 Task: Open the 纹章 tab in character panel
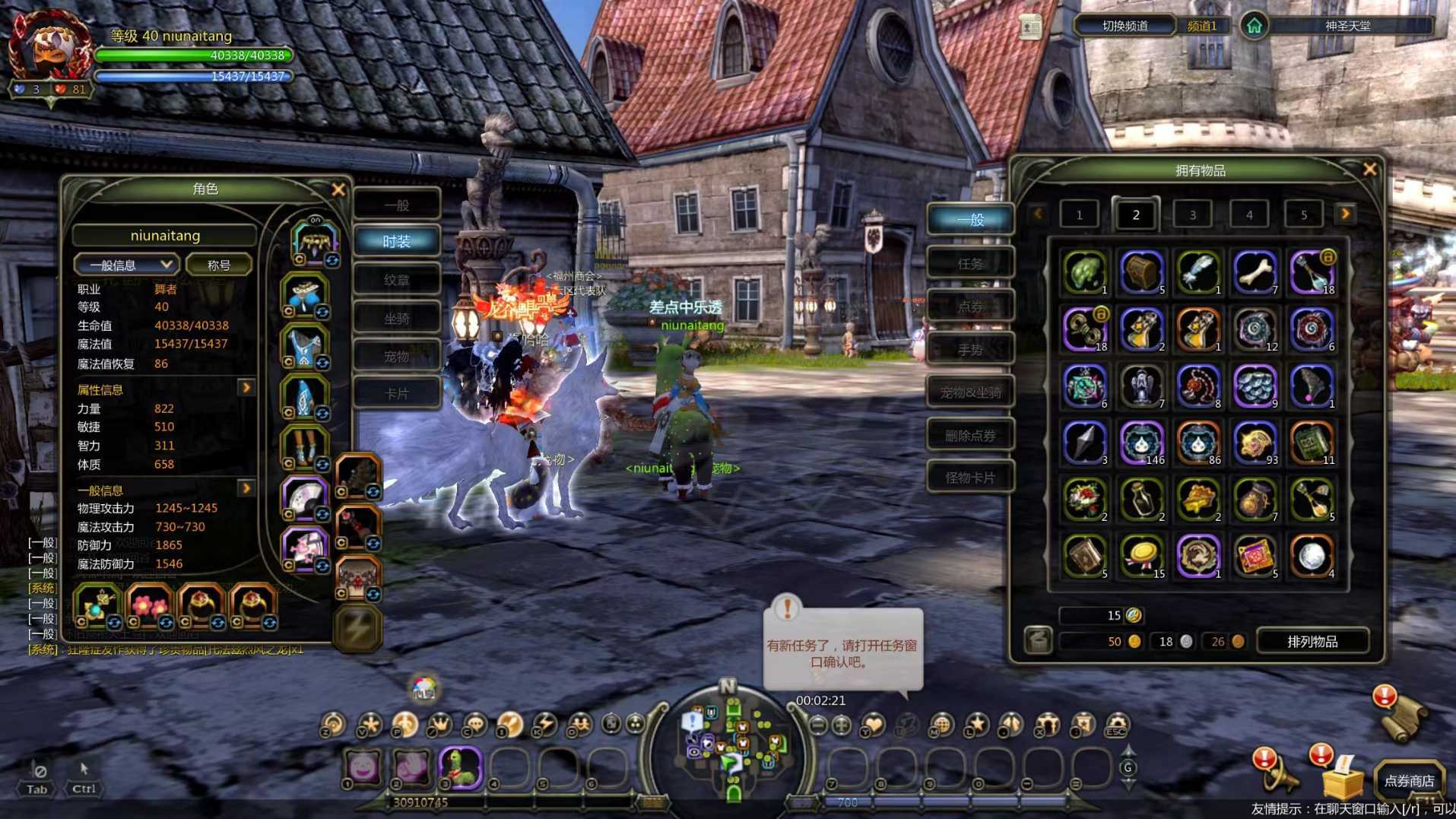tap(396, 280)
